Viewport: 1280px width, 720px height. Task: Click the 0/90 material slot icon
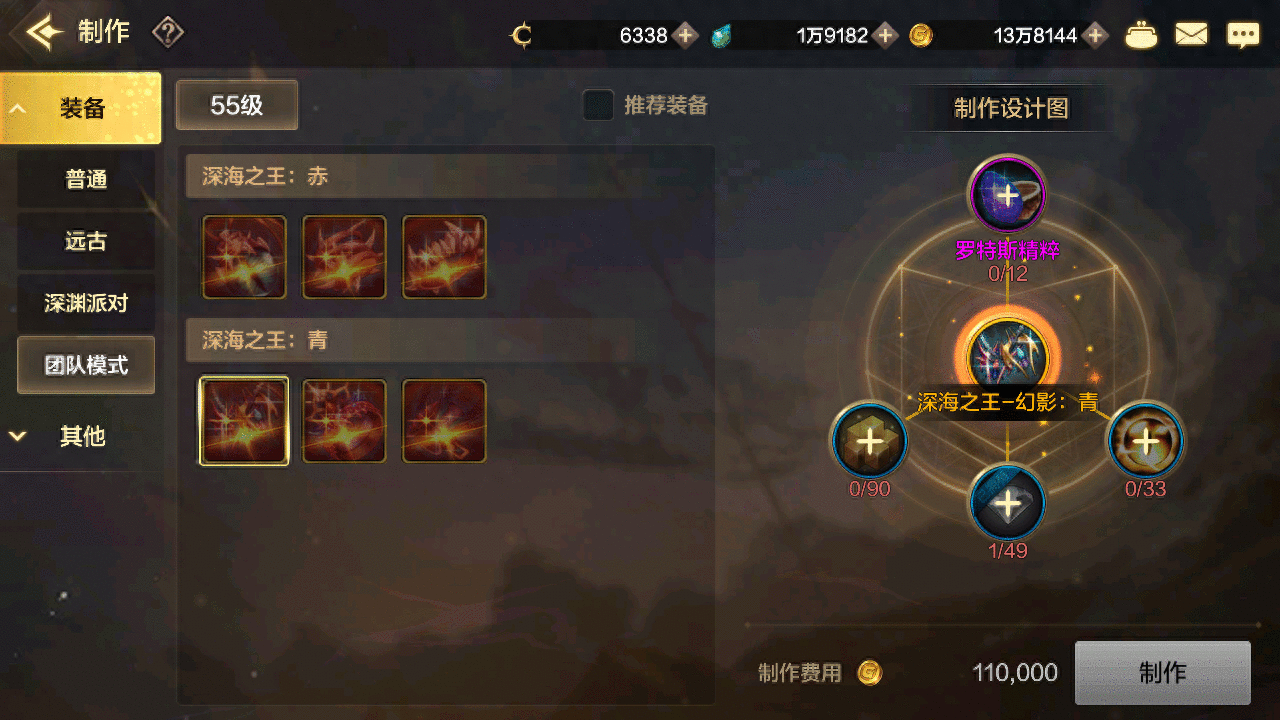tap(868, 440)
